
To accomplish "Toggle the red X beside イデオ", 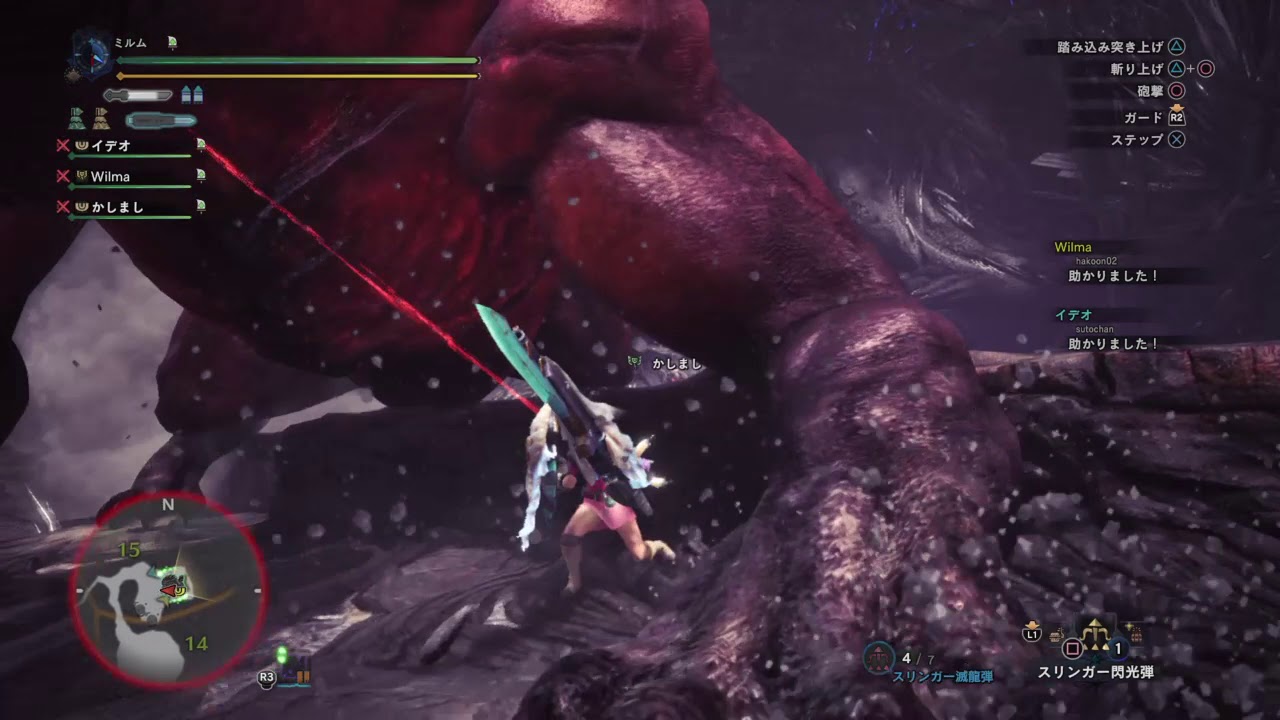I will click(x=63, y=145).
